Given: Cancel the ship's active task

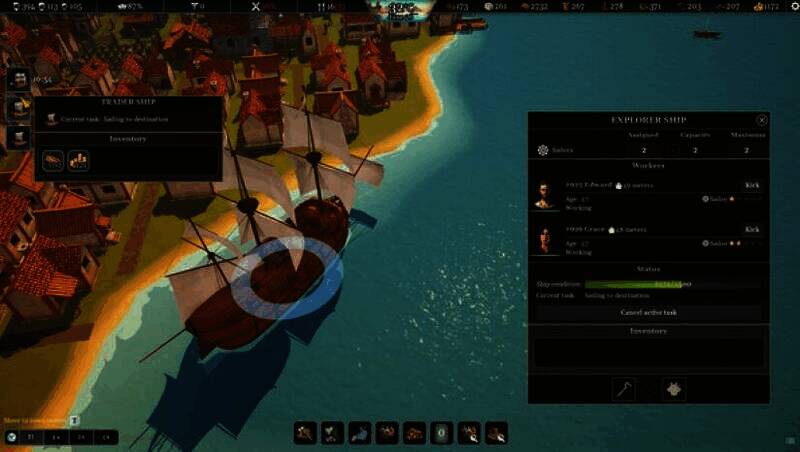Looking at the screenshot, I should point(649,312).
